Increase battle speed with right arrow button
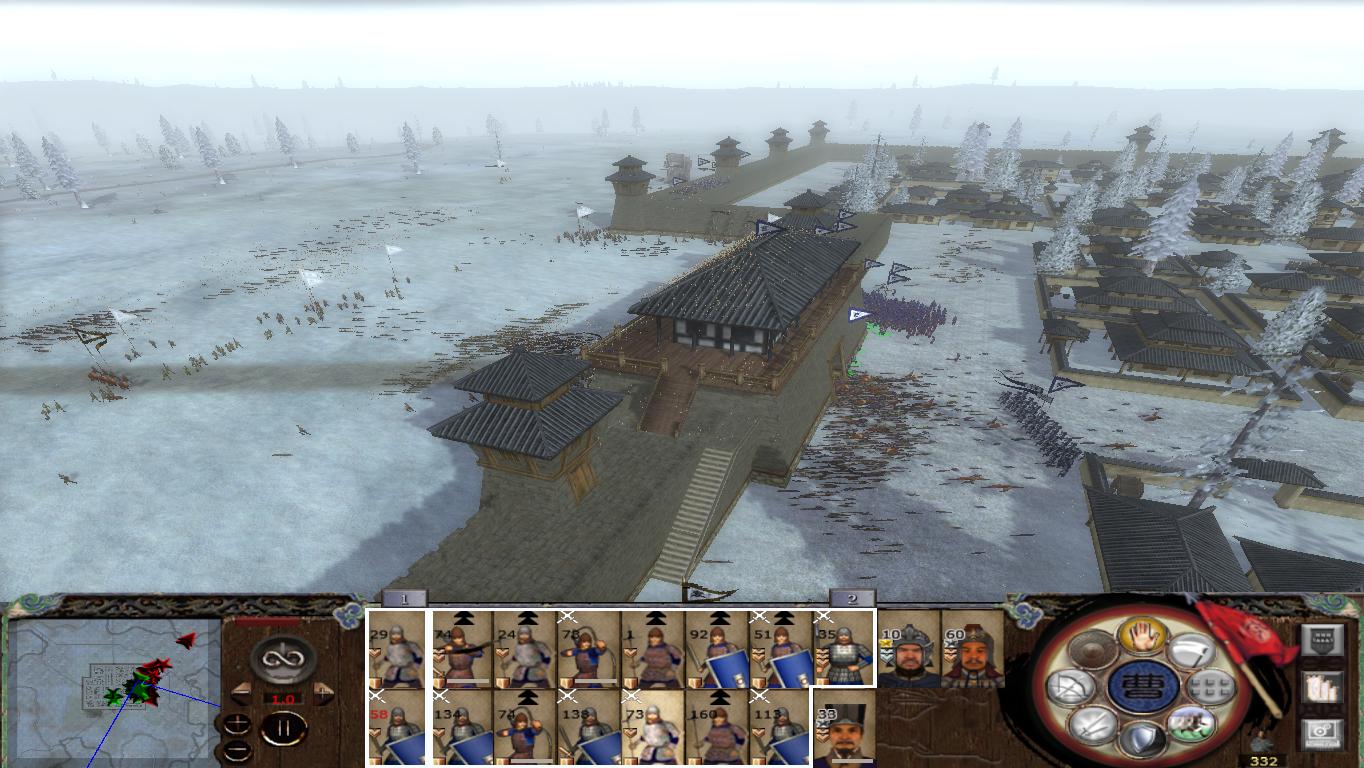This screenshot has width=1364, height=768. (321, 693)
